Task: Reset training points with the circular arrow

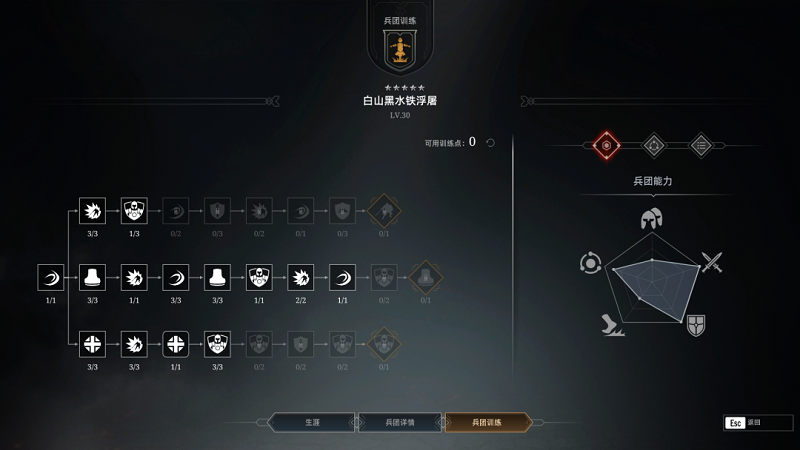Action: [490, 143]
